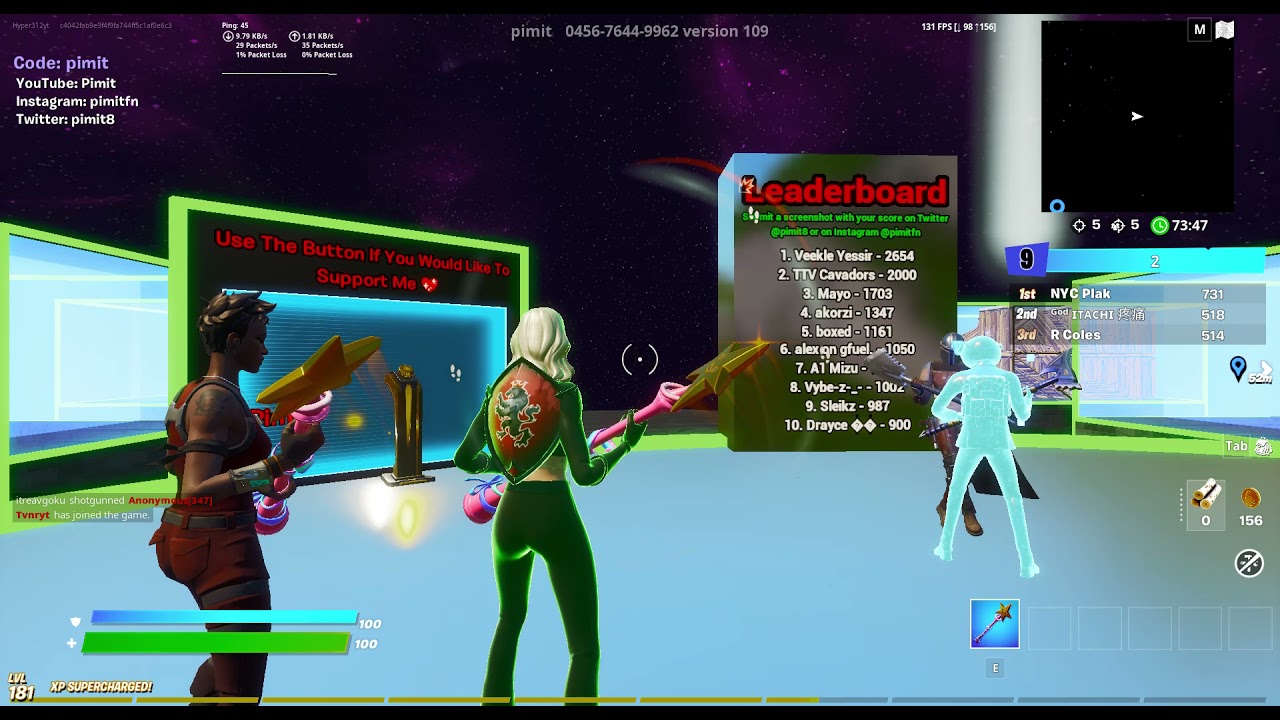Click the blue ring marker on the minimap

tap(1057, 207)
